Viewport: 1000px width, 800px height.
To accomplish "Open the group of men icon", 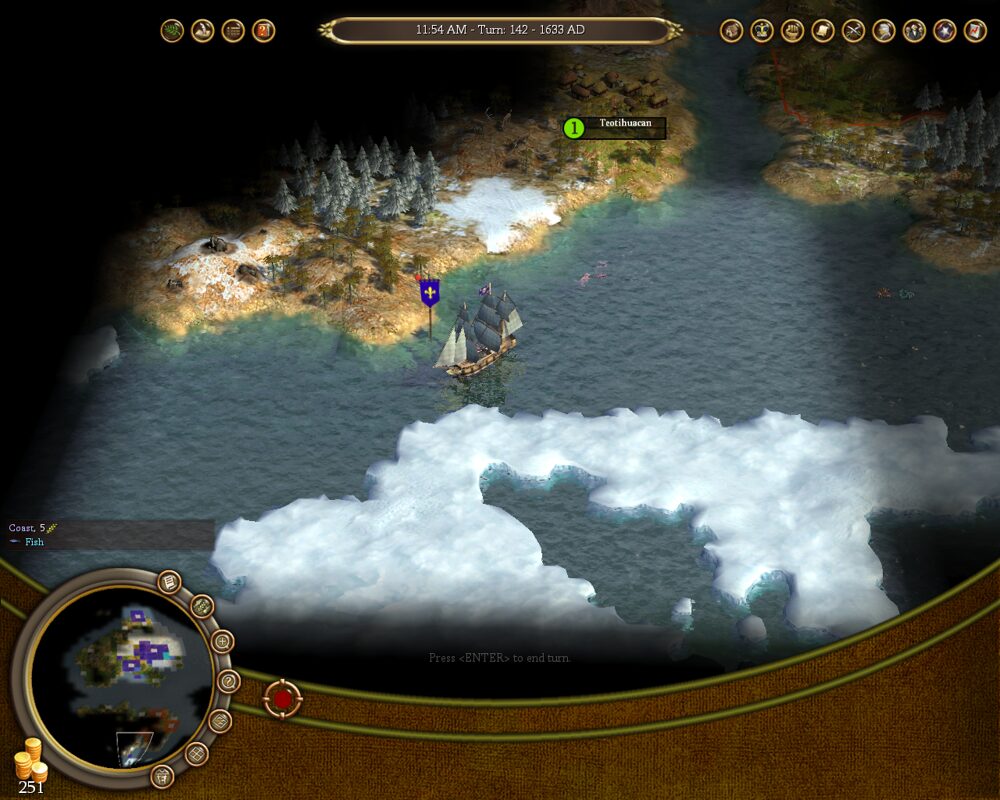I will pyautogui.click(x=914, y=31).
